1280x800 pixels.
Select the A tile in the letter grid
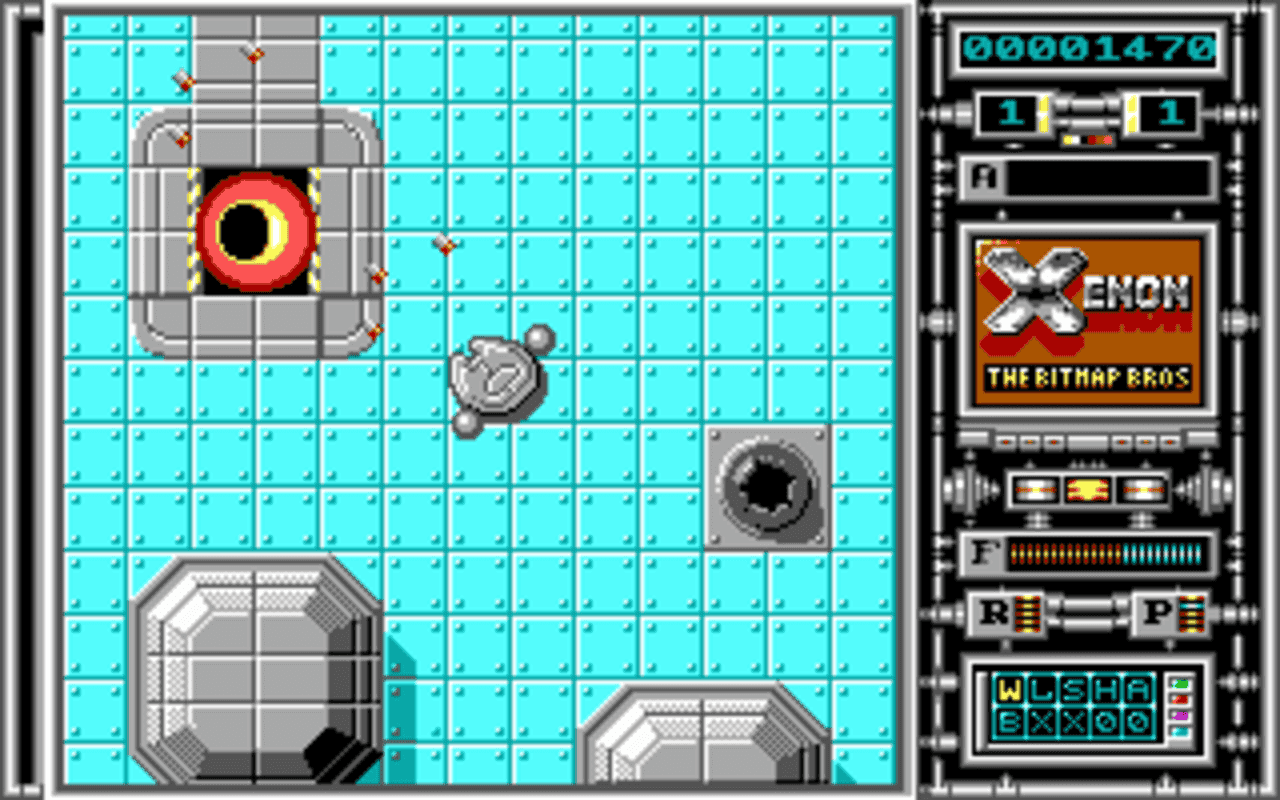(1136, 687)
